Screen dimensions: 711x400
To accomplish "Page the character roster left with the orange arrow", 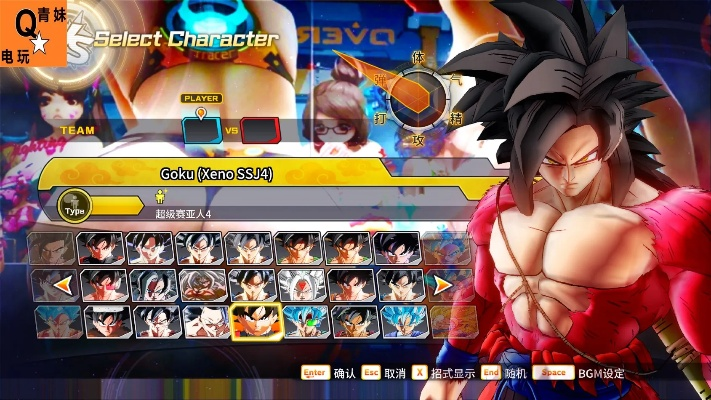I will (x=61, y=286).
